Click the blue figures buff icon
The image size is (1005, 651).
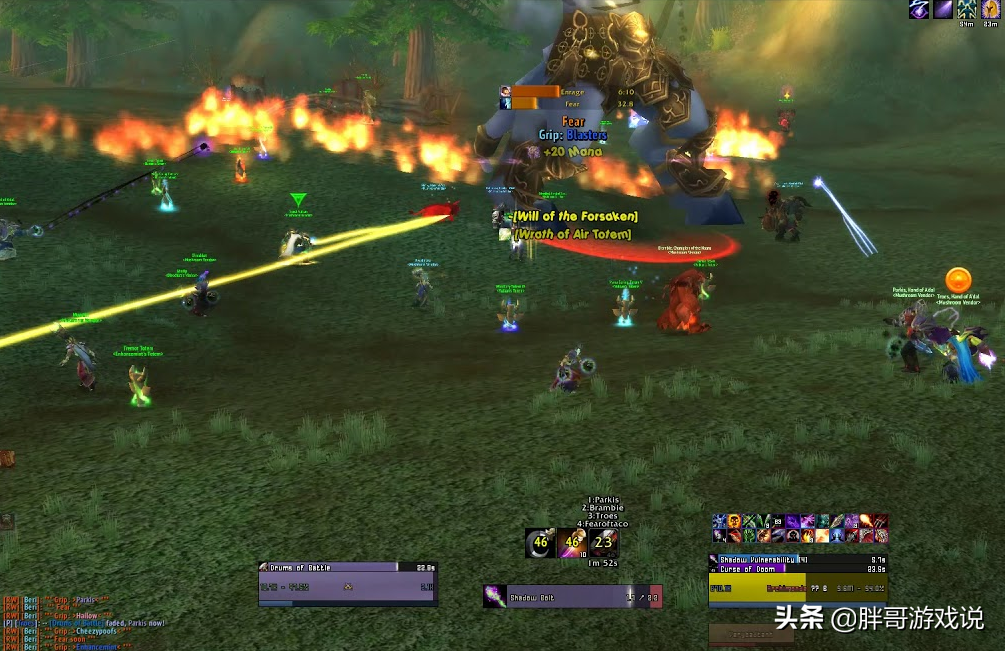click(x=967, y=9)
